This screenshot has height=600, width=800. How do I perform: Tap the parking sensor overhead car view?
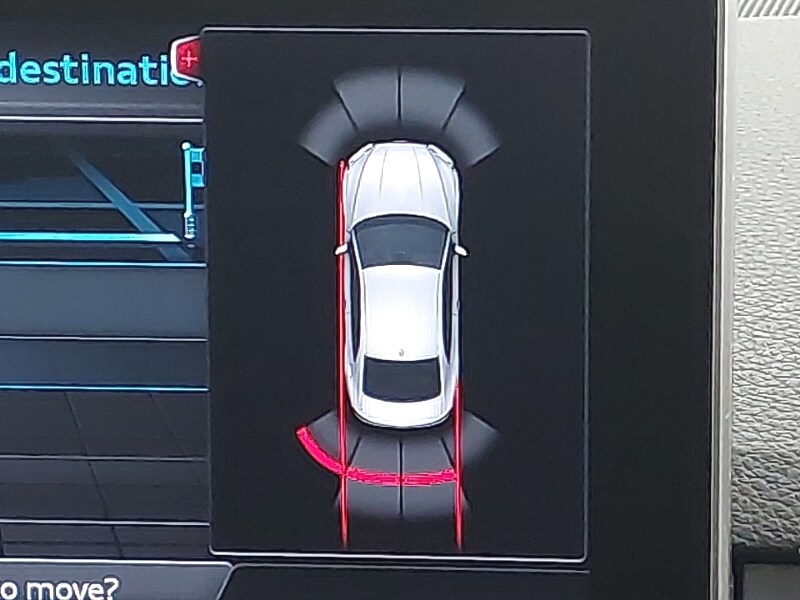click(398, 290)
